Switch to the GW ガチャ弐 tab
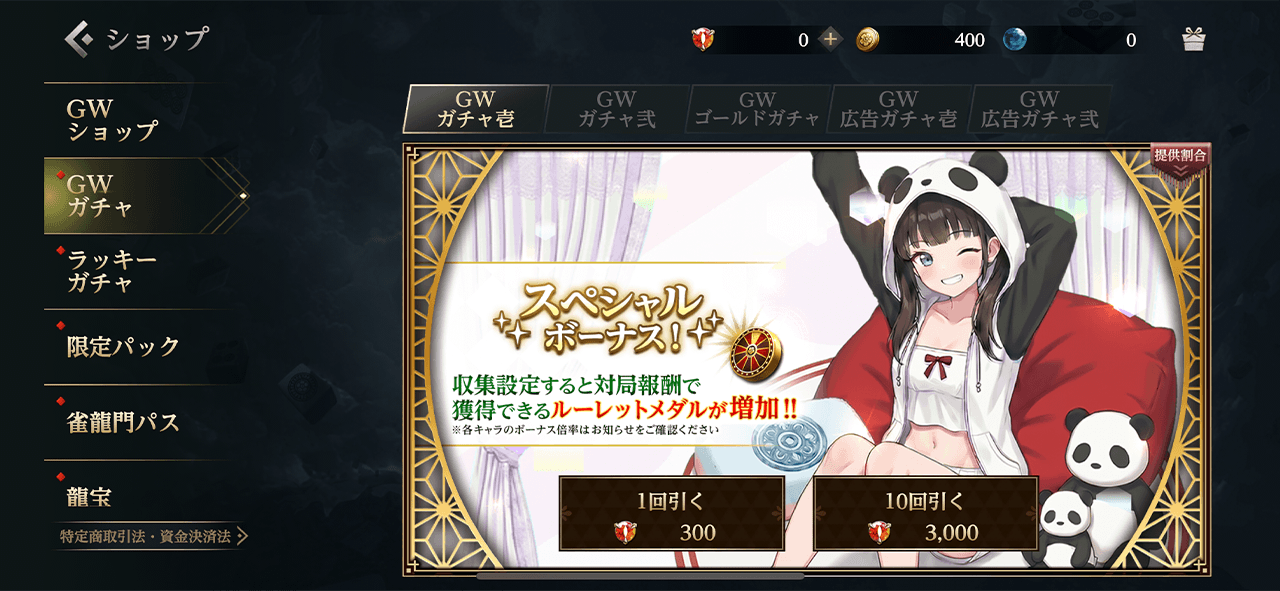 [617, 109]
